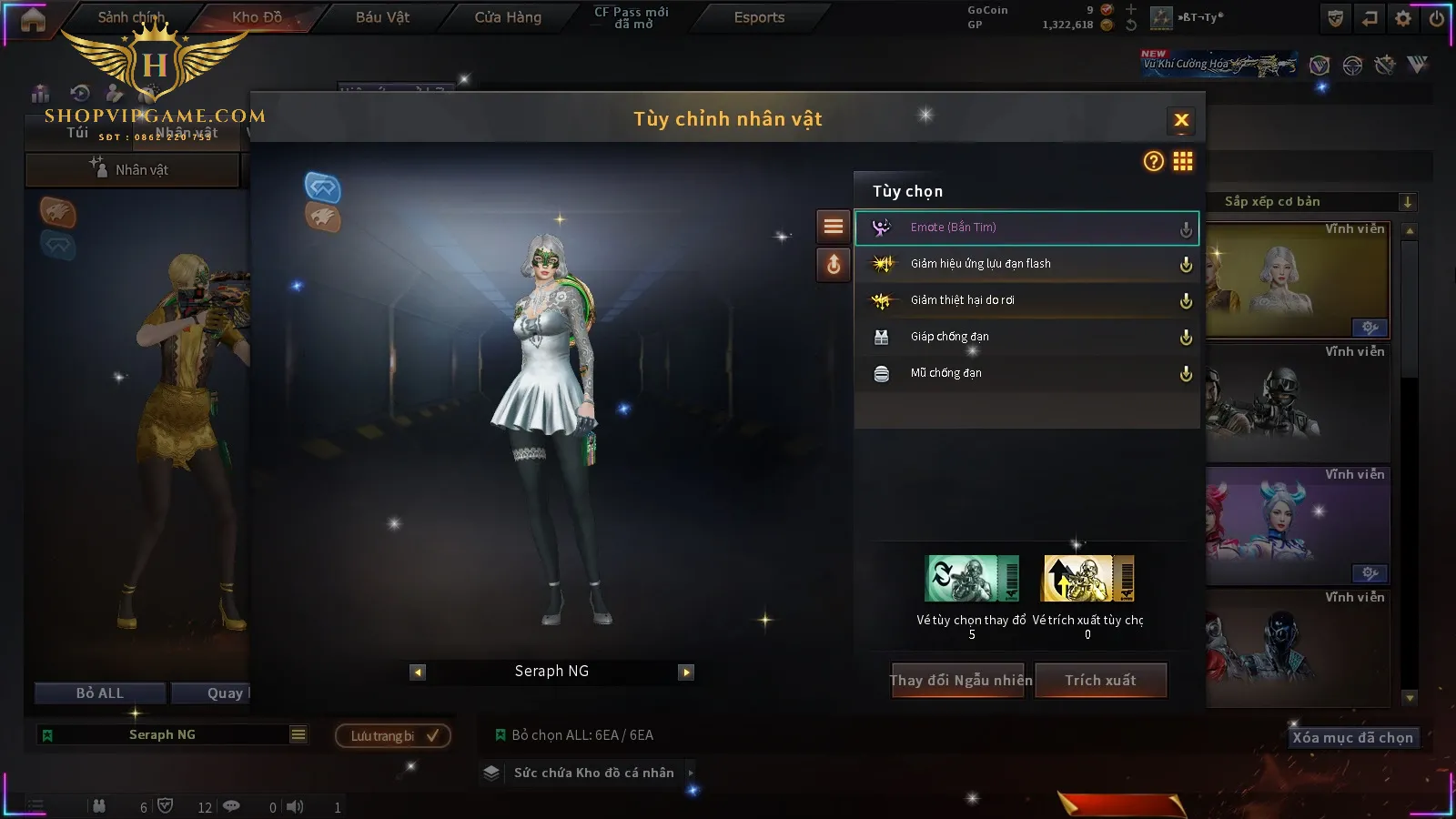Go to the Esports tab
Viewport: 1456px width, 819px height.
click(759, 17)
